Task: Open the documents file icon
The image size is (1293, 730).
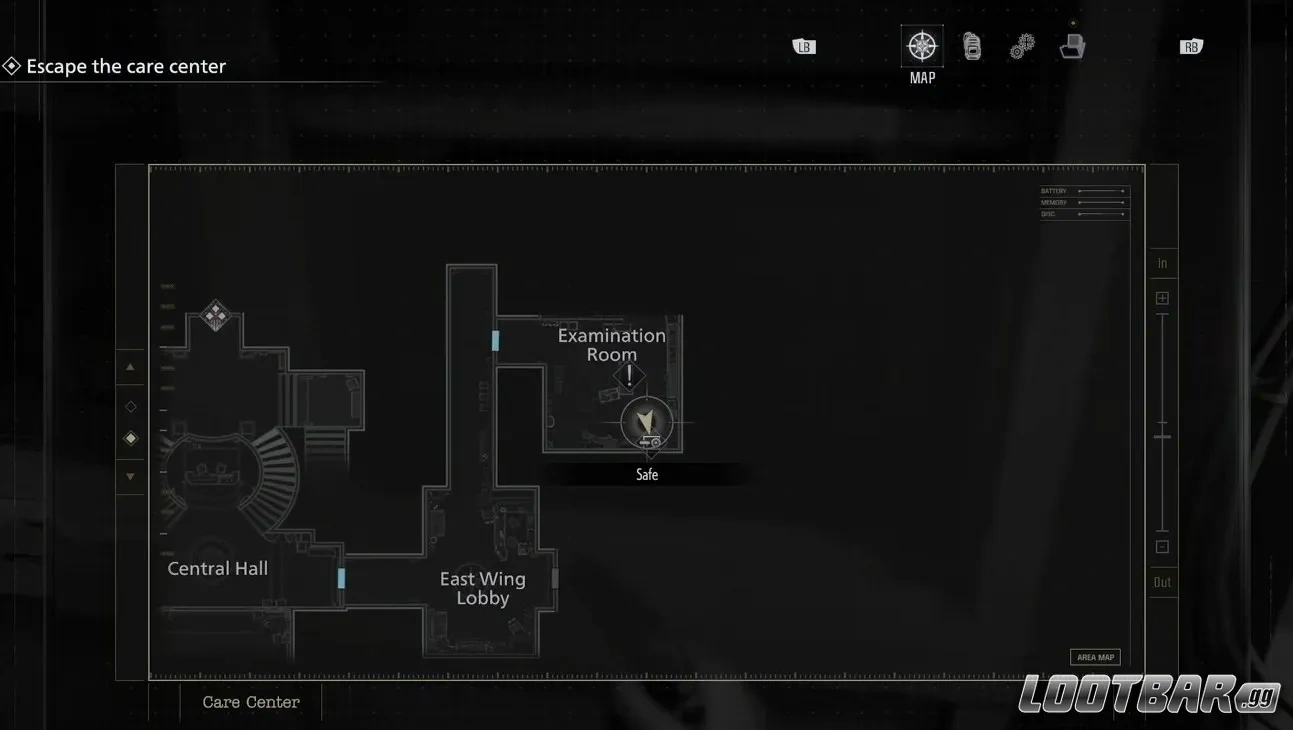Action: coord(1071,45)
